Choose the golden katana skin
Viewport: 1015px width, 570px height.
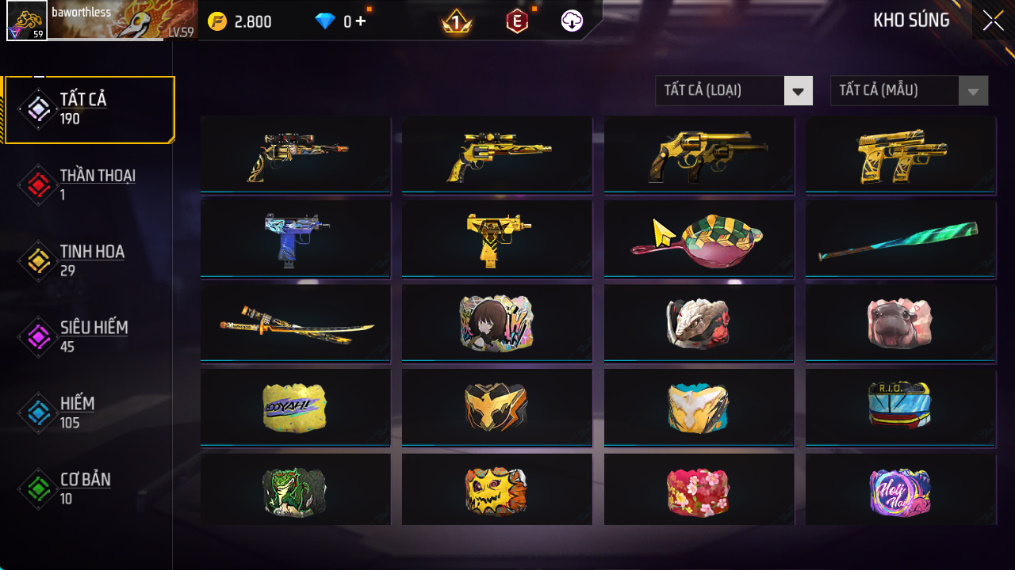296,322
